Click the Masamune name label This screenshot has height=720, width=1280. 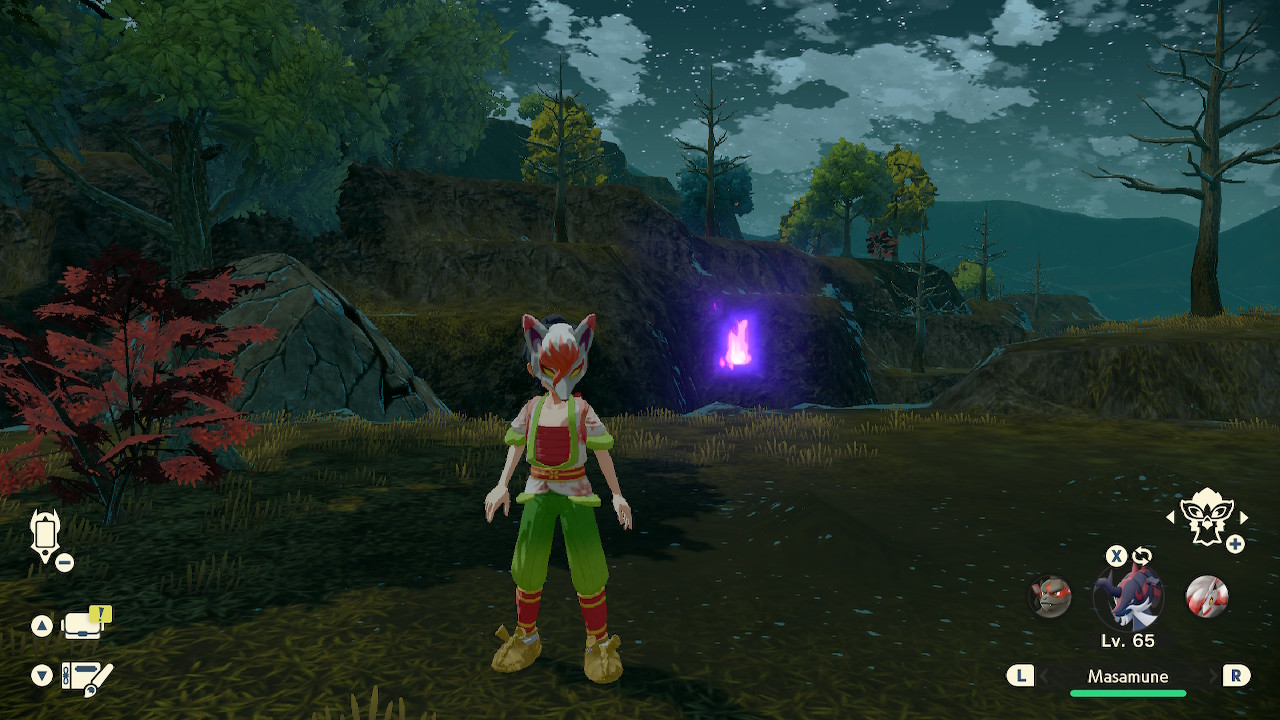[x=1128, y=677]
